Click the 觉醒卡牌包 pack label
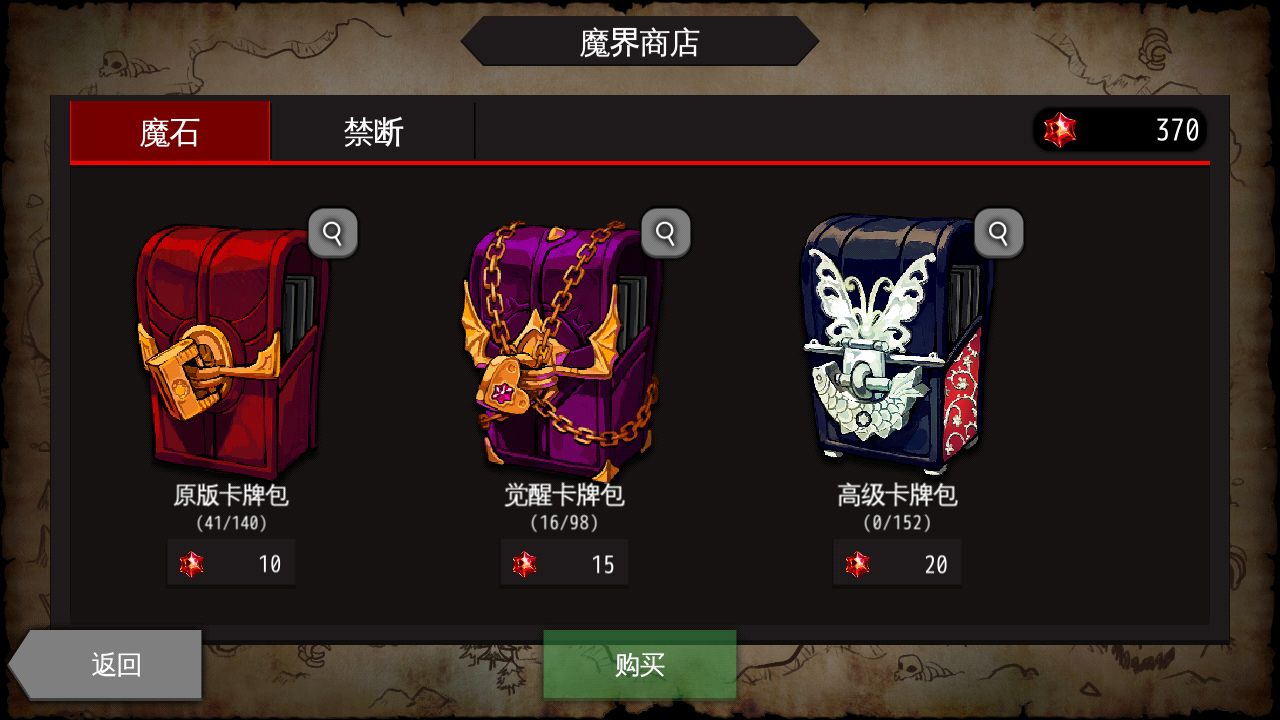Viewport: 1280px width, 720px height. (564, 496)
